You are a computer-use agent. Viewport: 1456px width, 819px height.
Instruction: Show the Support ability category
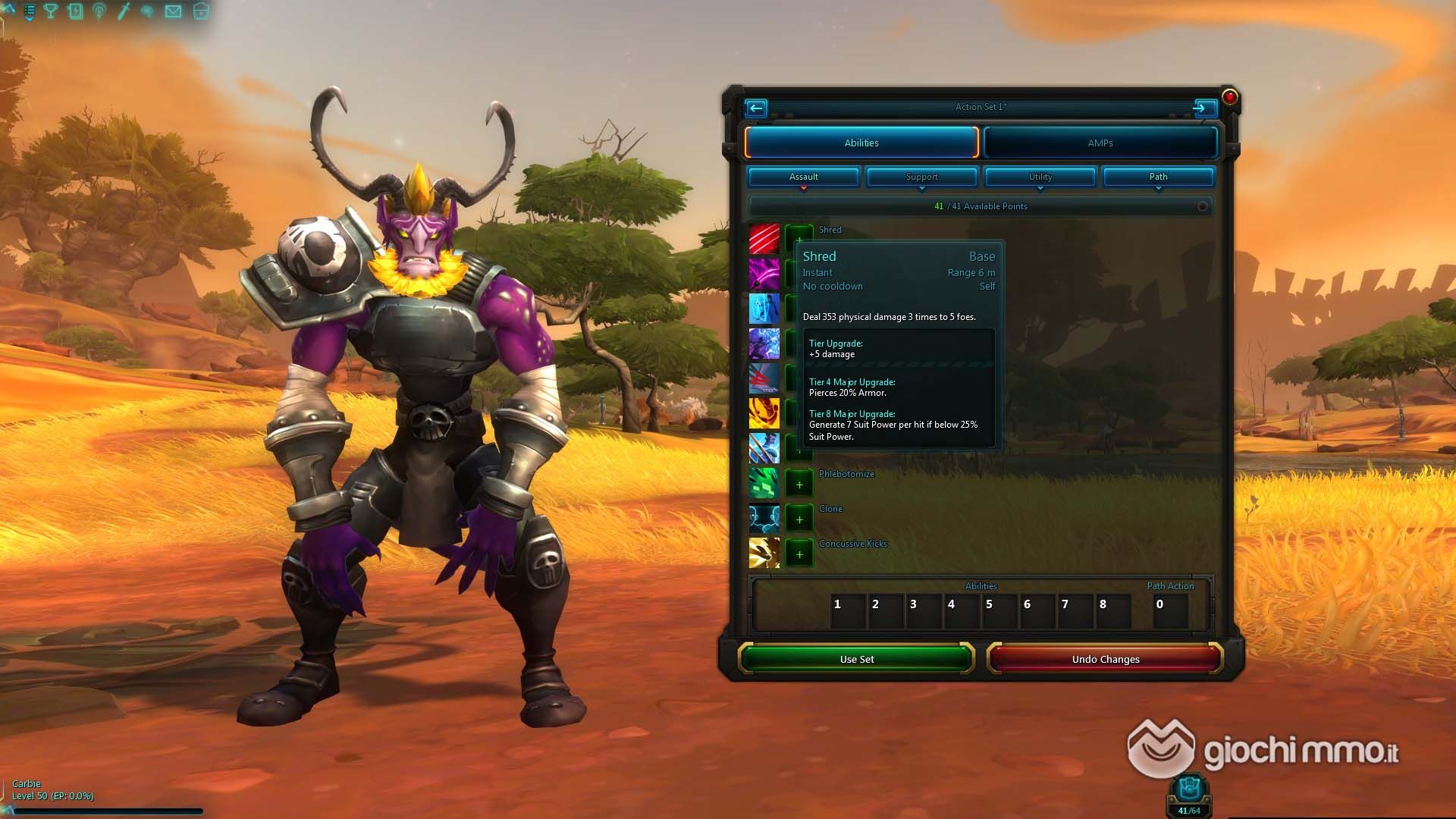[921, 177]
